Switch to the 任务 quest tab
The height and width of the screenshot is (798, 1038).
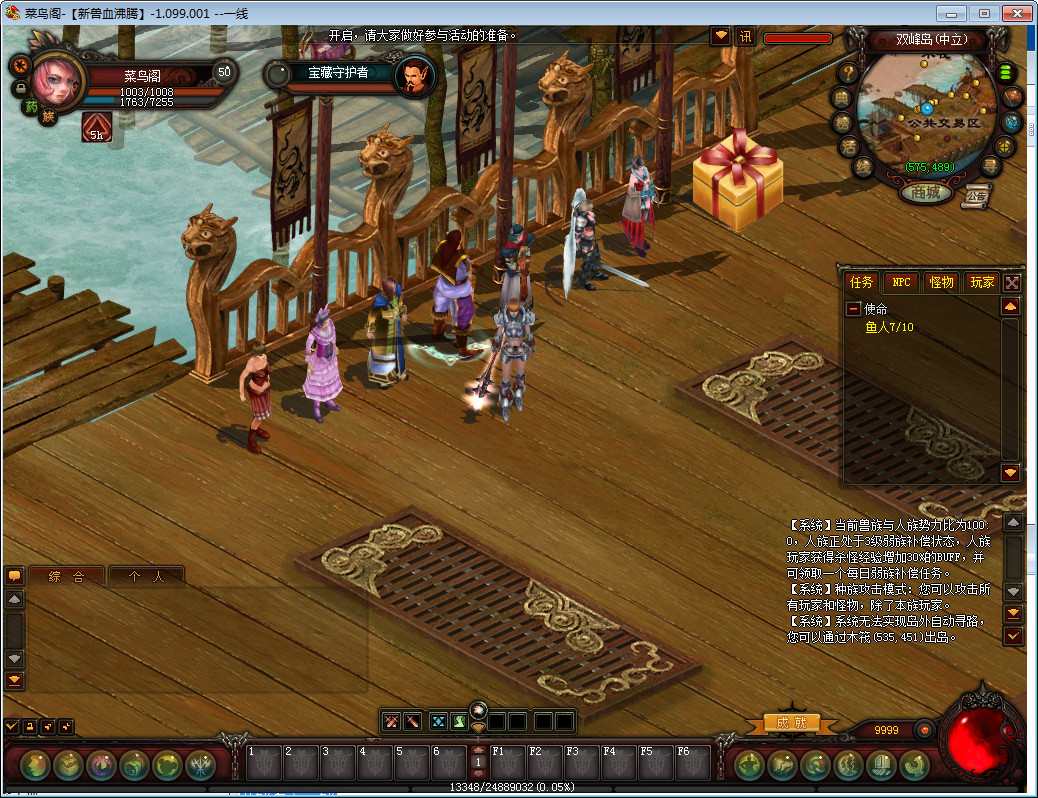click(x=860, y=282)
